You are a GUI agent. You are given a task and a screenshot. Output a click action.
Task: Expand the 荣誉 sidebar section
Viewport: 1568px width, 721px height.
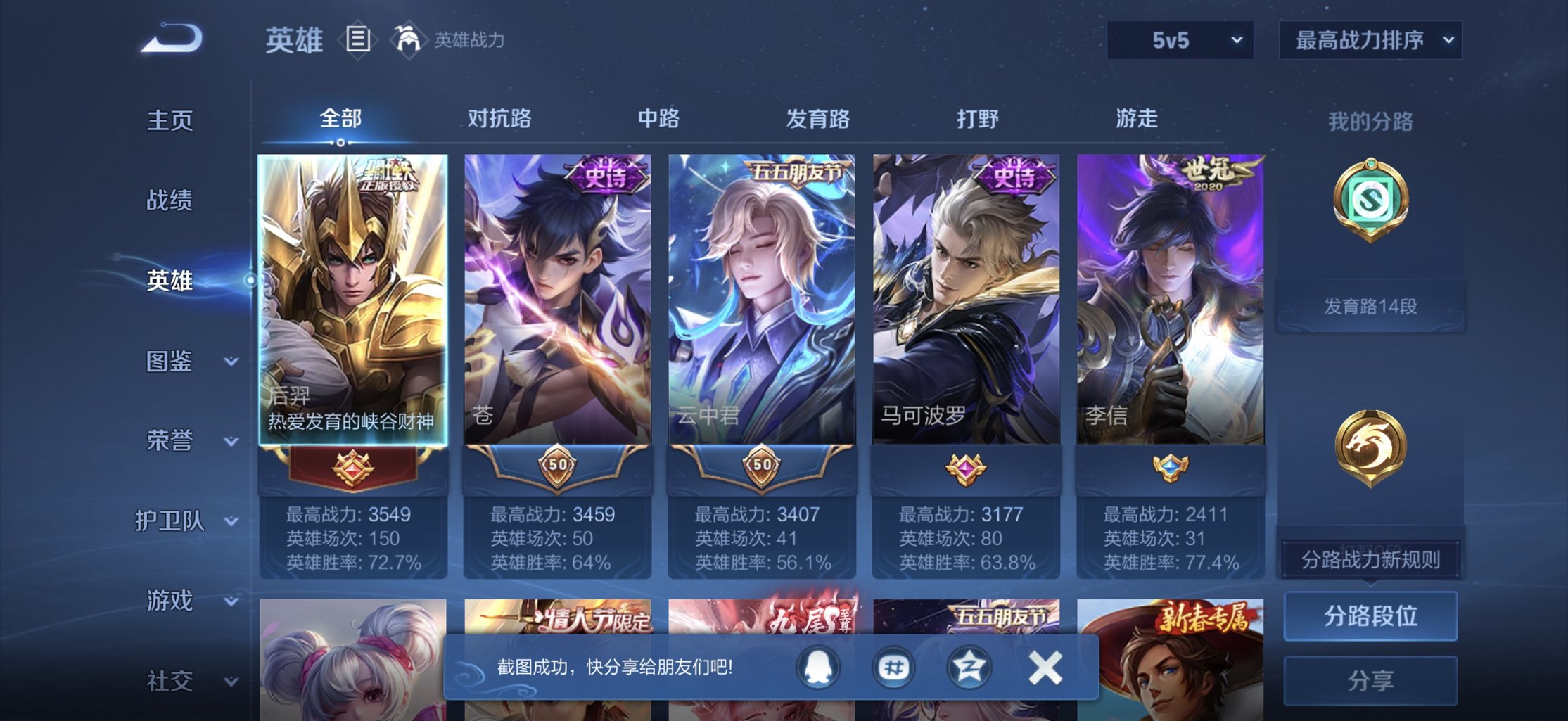click(174, 442)
